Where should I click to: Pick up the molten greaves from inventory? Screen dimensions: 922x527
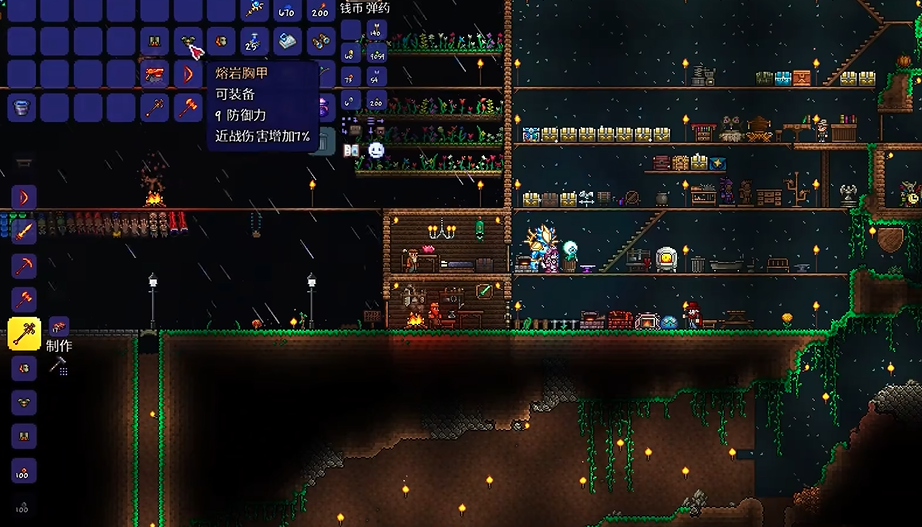coord(155,42)
